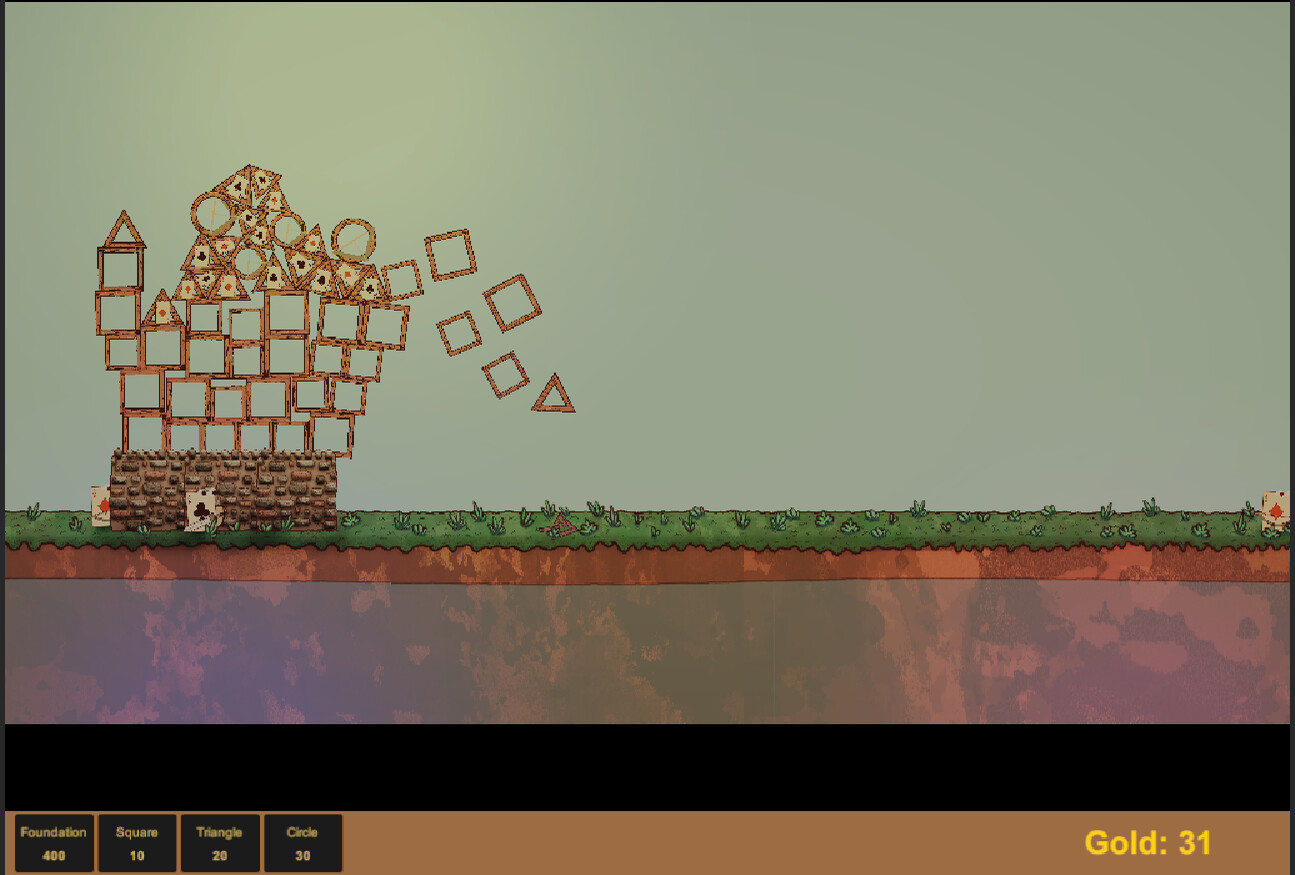Image resolution: width=1295 pixels, height=875 pixels.
Task: Click the club card lying on the grass
Action: [x=201, y=511]
